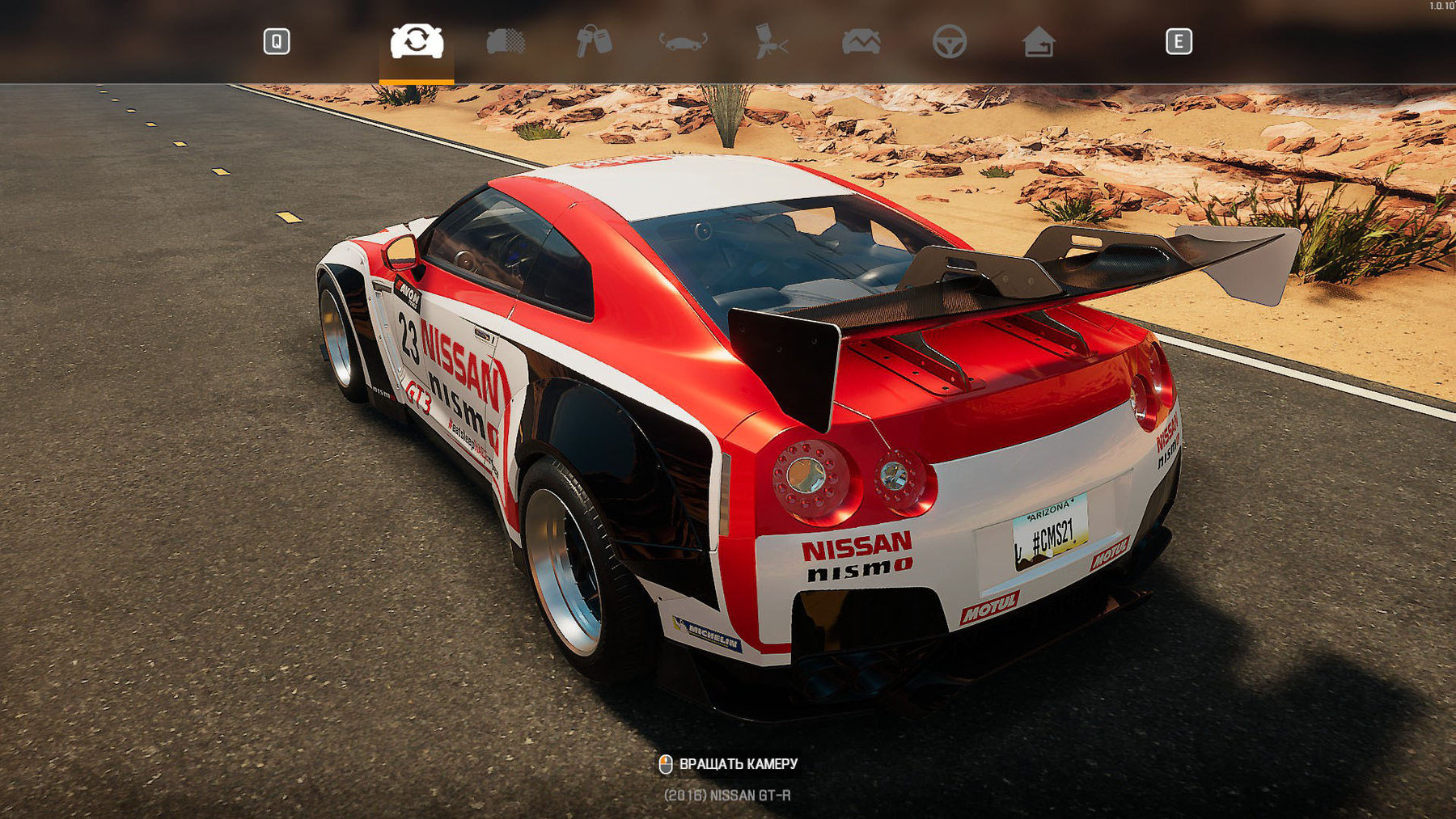The width and height of the screenshot is (1456, 819).
Task: Switch to the car with zigzag graph tab
Action: pyautogui.click(x=861, y=41)
